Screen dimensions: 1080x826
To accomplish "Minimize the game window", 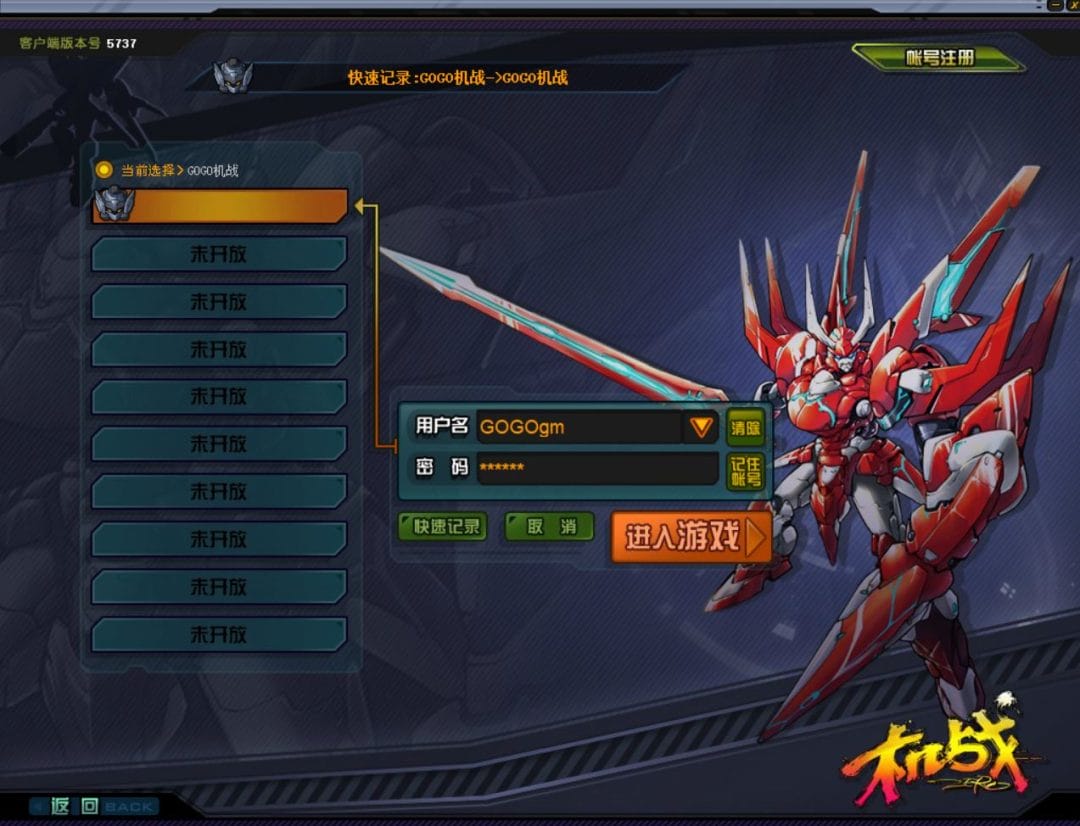I will coord(1055,5).
